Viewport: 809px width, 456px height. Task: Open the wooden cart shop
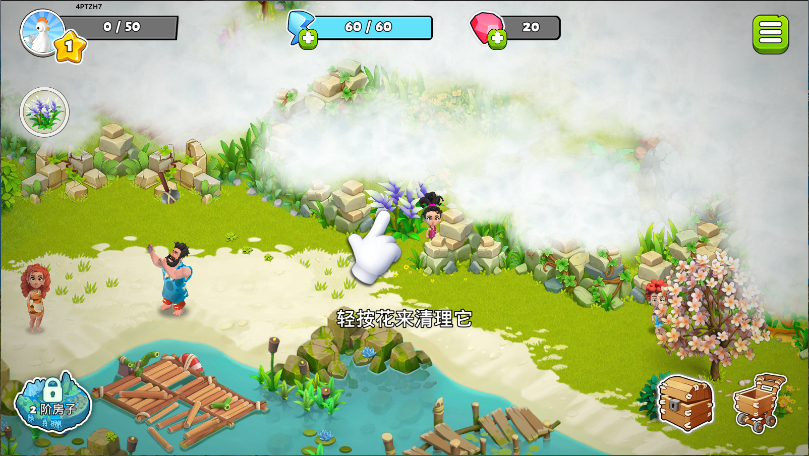click(x=760, y=401)
